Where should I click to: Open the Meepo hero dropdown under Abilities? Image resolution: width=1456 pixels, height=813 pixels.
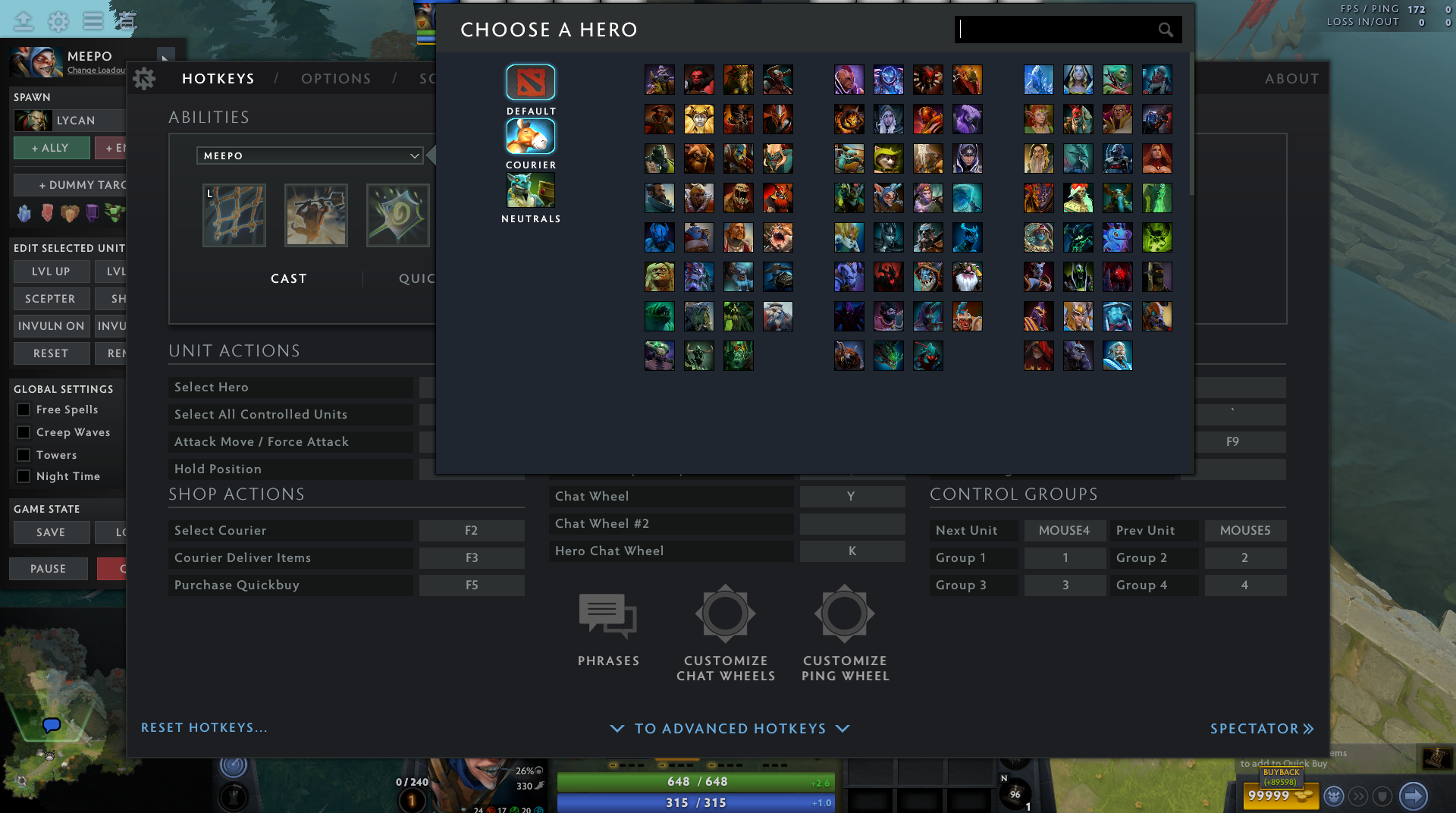[x=309, y=155]
